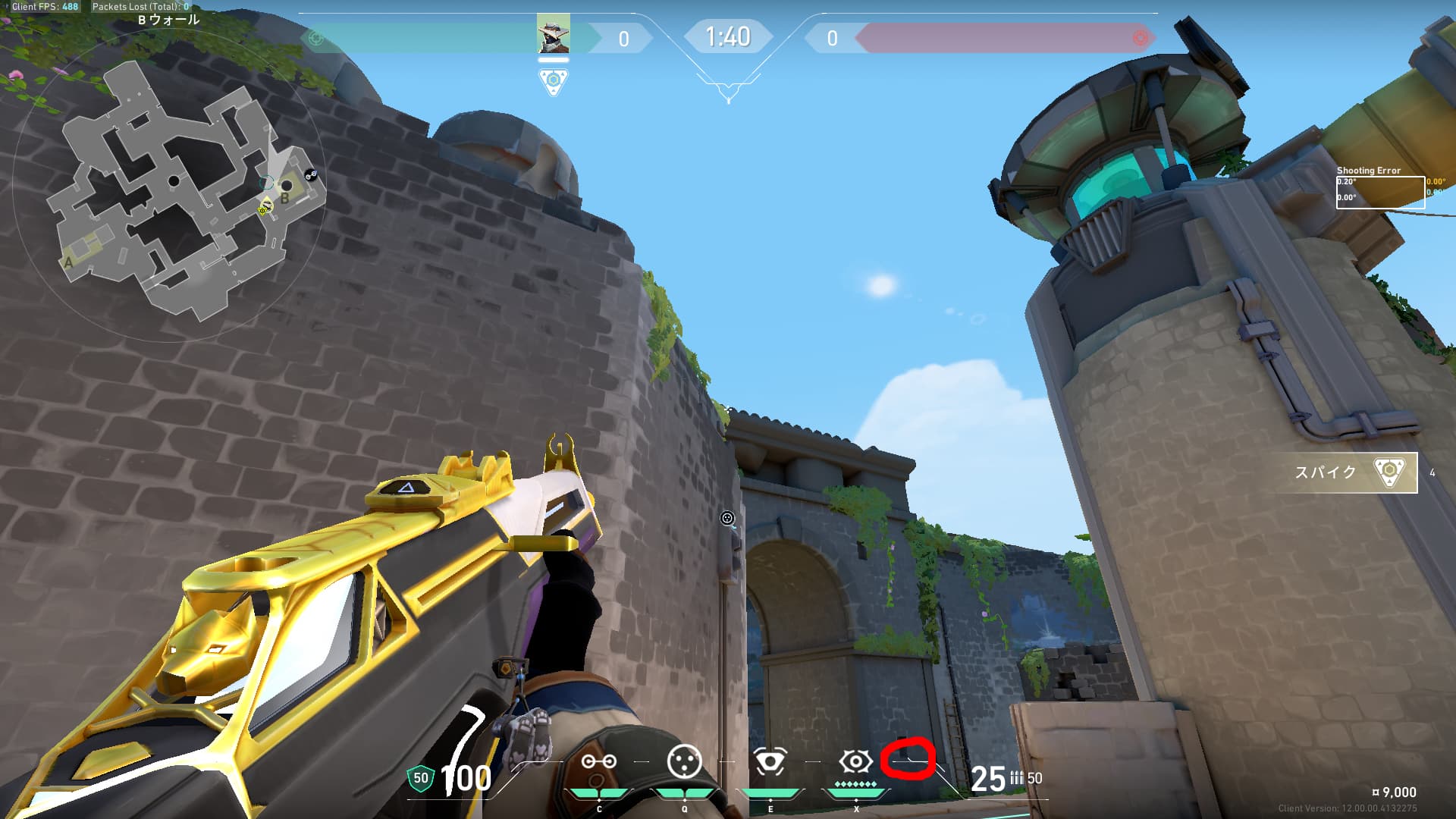Activate the Spycam ability icon
Viewport: 1456px width, 819px height.
click(x=770, y=761)
